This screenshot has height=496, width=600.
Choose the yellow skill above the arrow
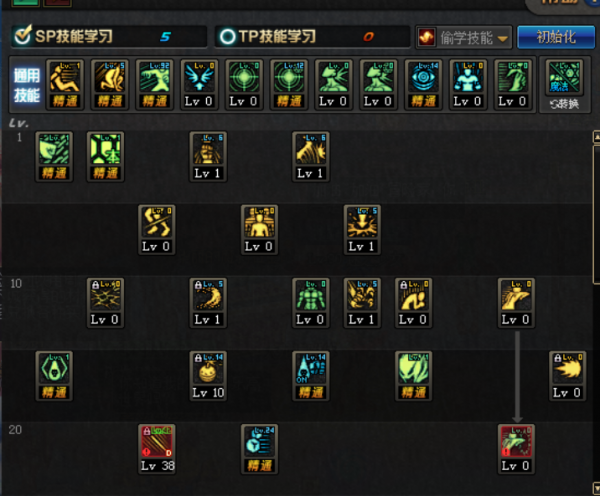click(x=516, y=301)
